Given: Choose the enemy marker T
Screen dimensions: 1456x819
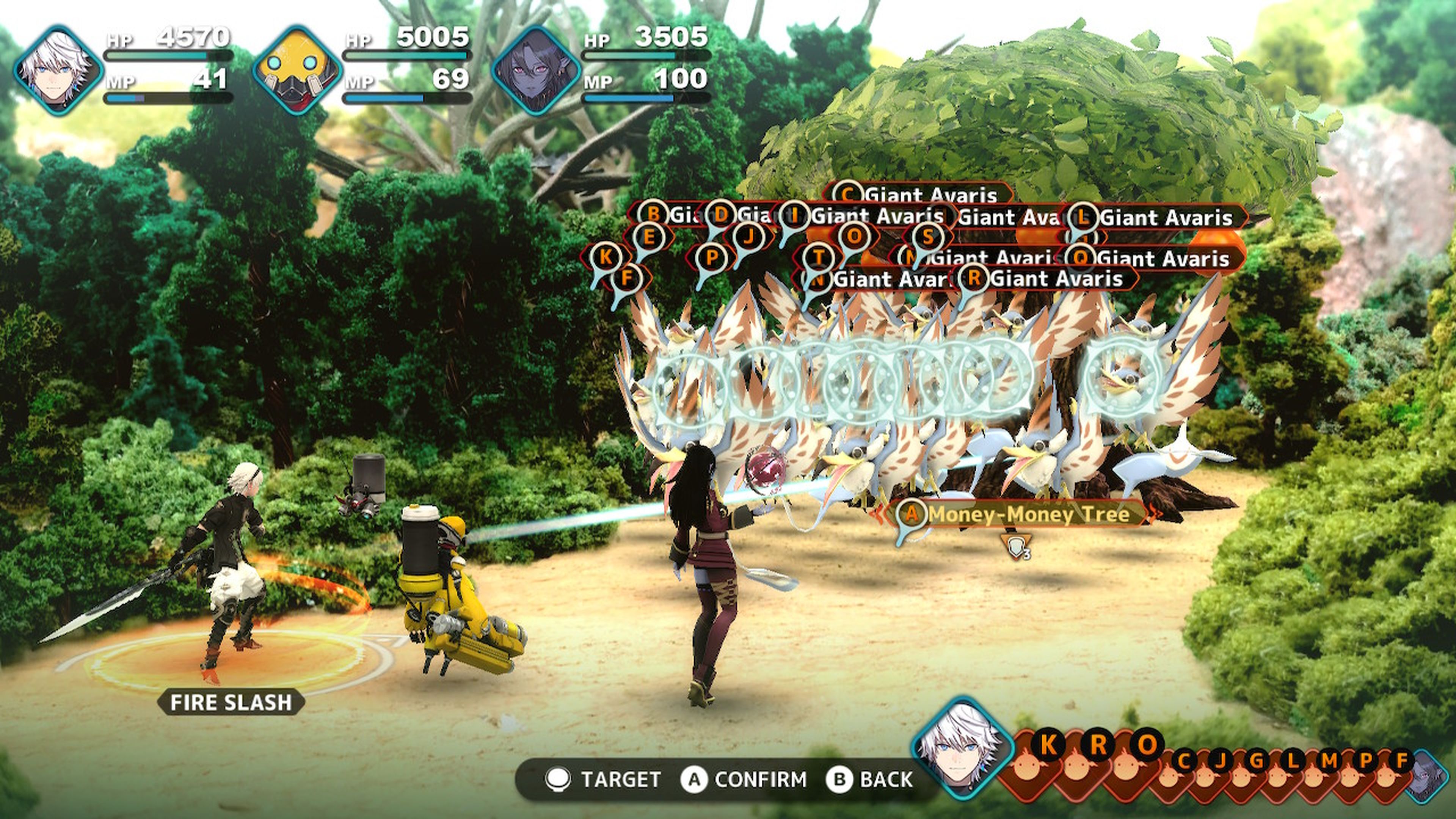Looking at the screenshot, I should 818,257.
